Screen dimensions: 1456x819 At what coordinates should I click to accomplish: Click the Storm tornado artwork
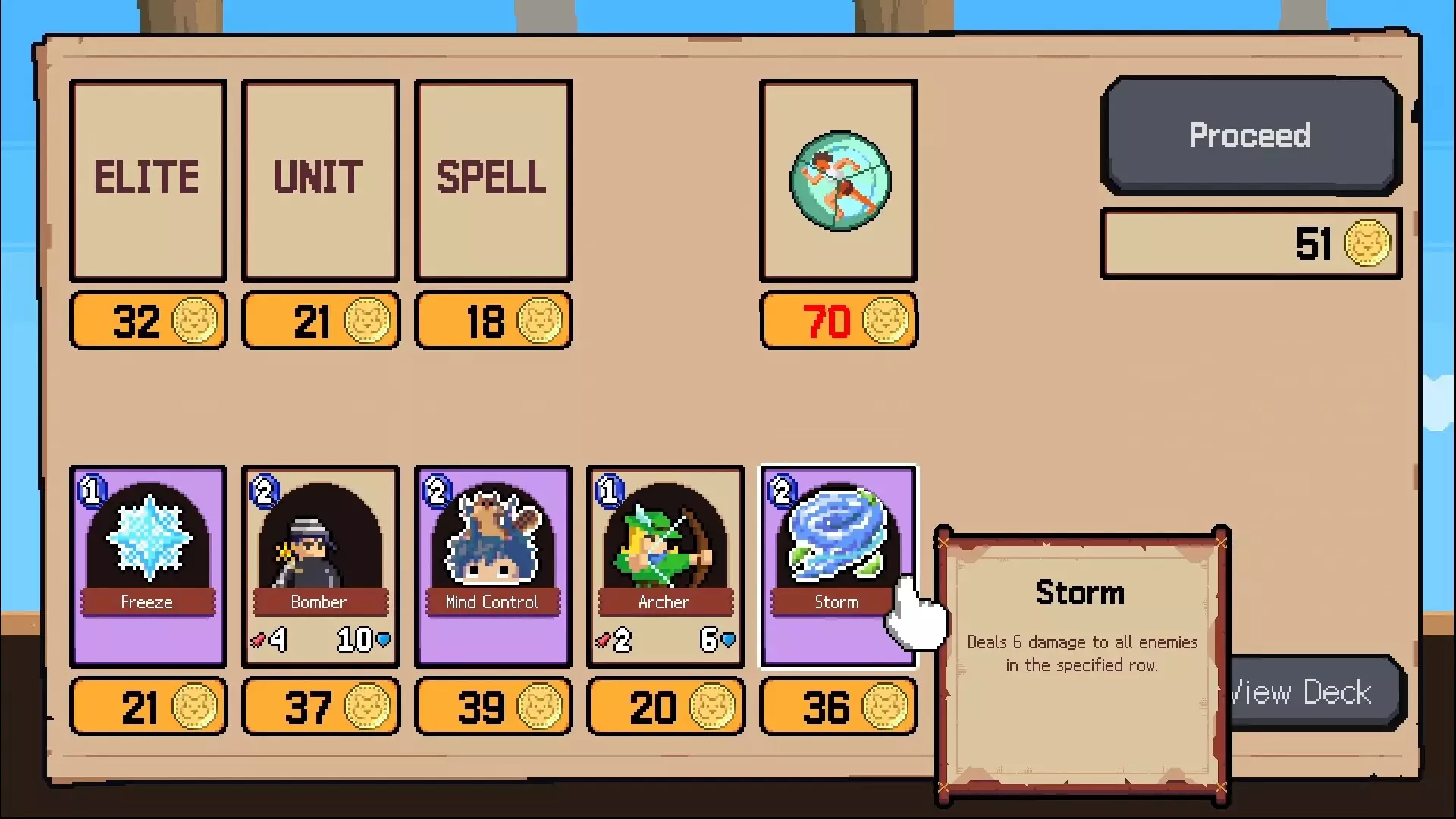(836, 531)
